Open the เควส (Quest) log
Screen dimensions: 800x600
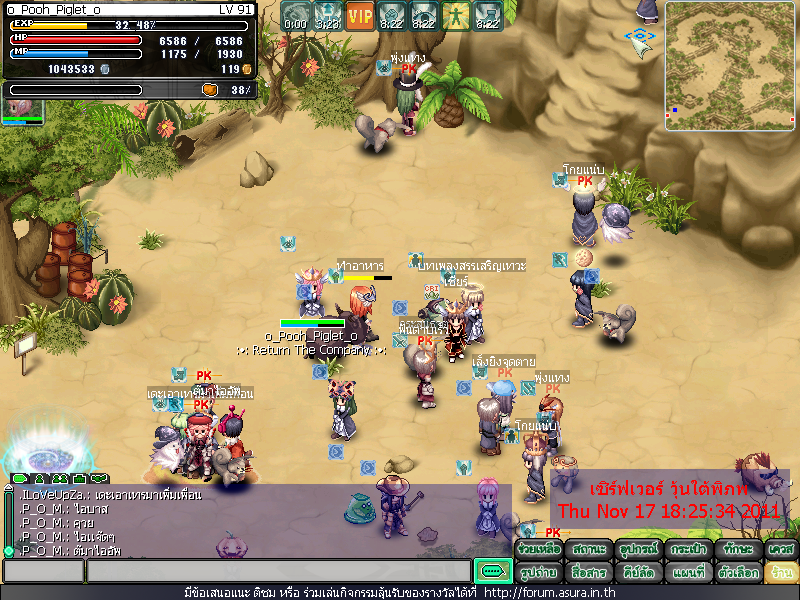(x=781, y=549)
